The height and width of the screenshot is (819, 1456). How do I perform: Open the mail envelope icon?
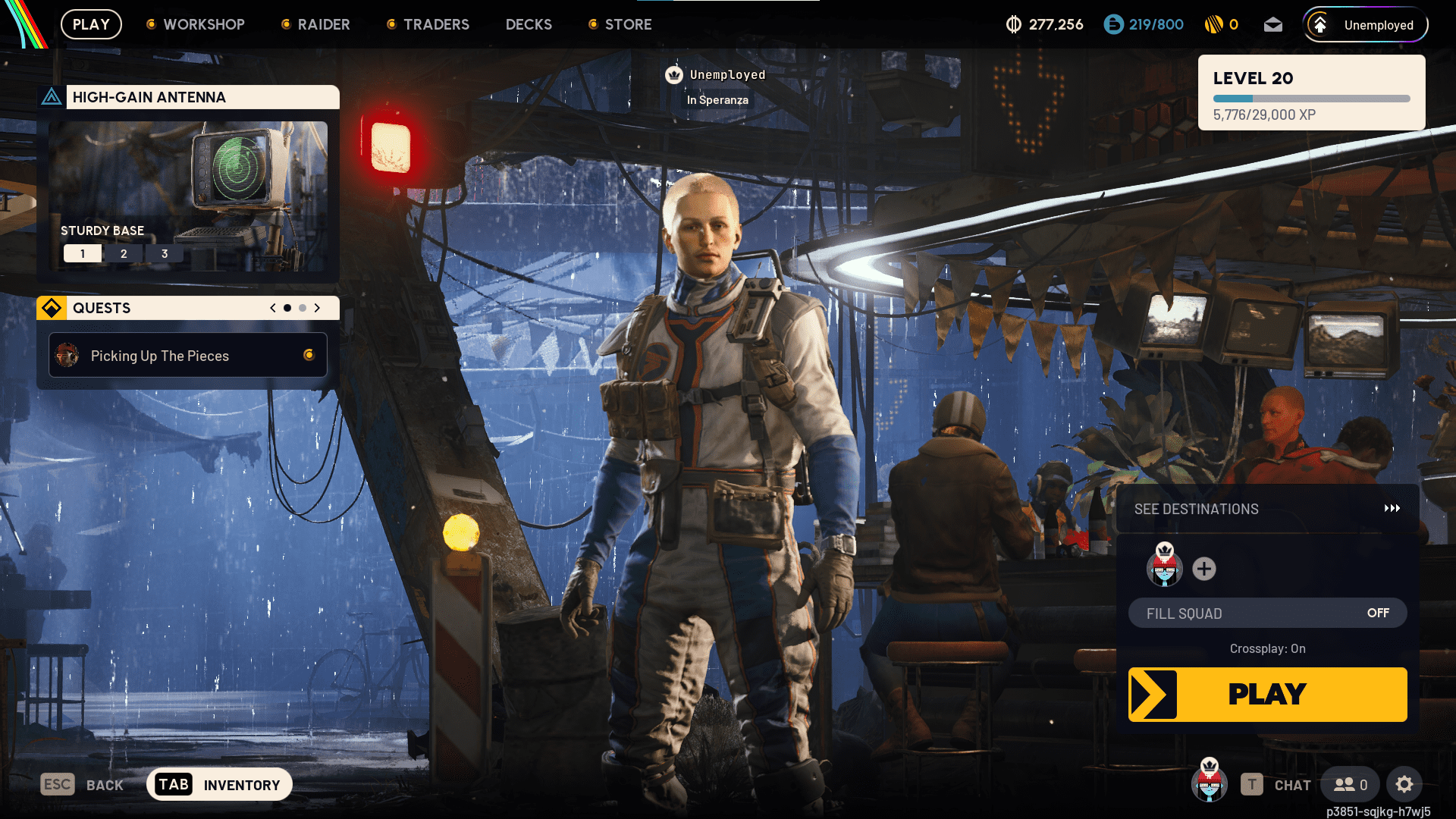(x=1272, y=24)
